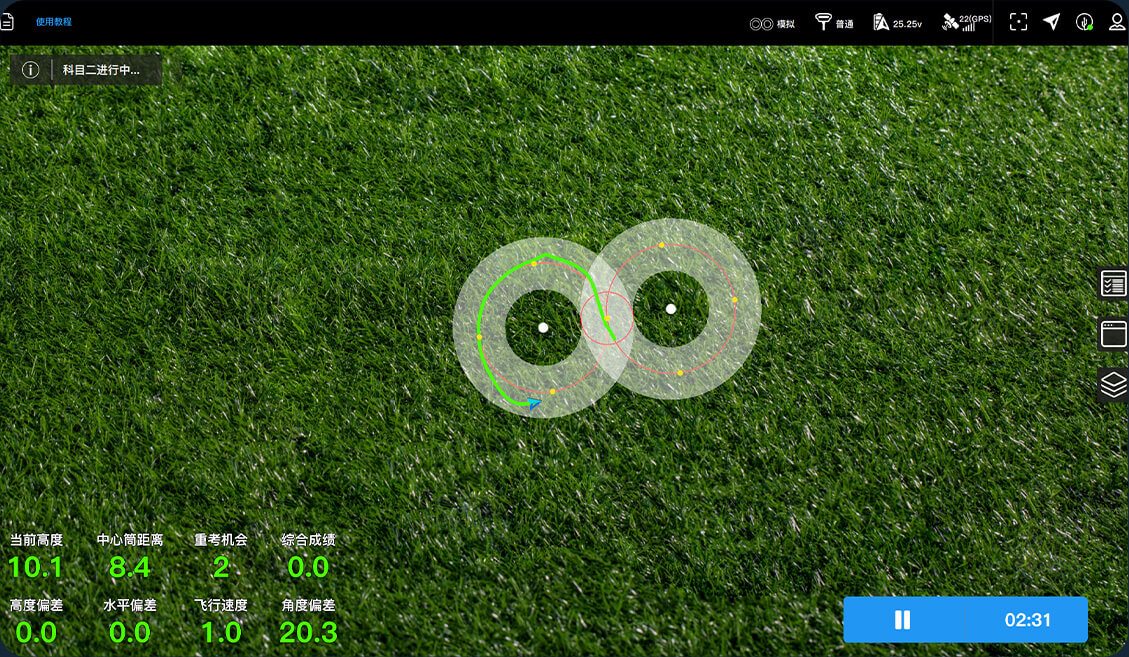Click the info icon beside 科目二进行中

(x=31, y=70)
